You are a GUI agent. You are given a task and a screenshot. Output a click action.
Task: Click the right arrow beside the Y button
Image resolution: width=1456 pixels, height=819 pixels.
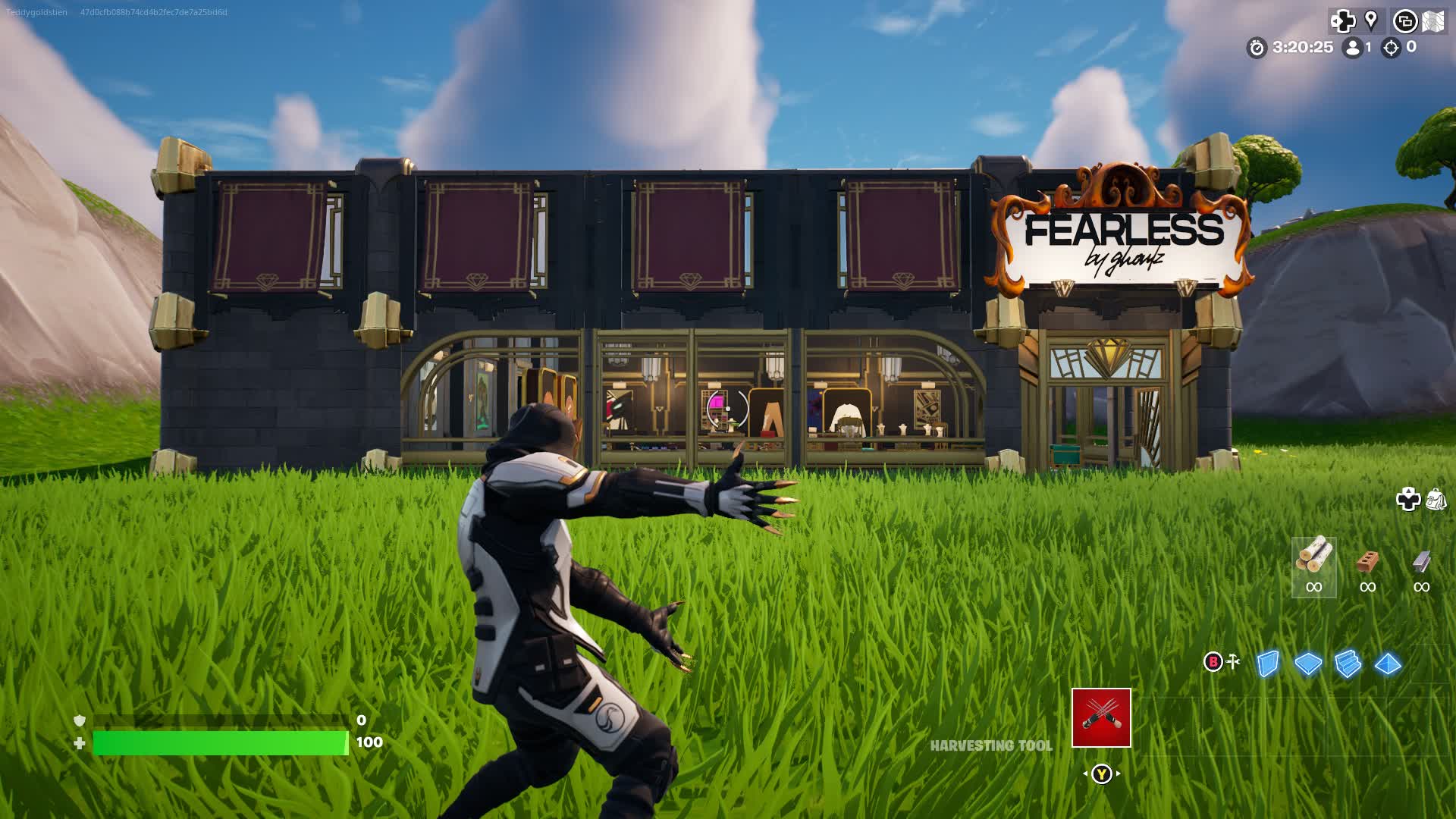point(1117,775)
